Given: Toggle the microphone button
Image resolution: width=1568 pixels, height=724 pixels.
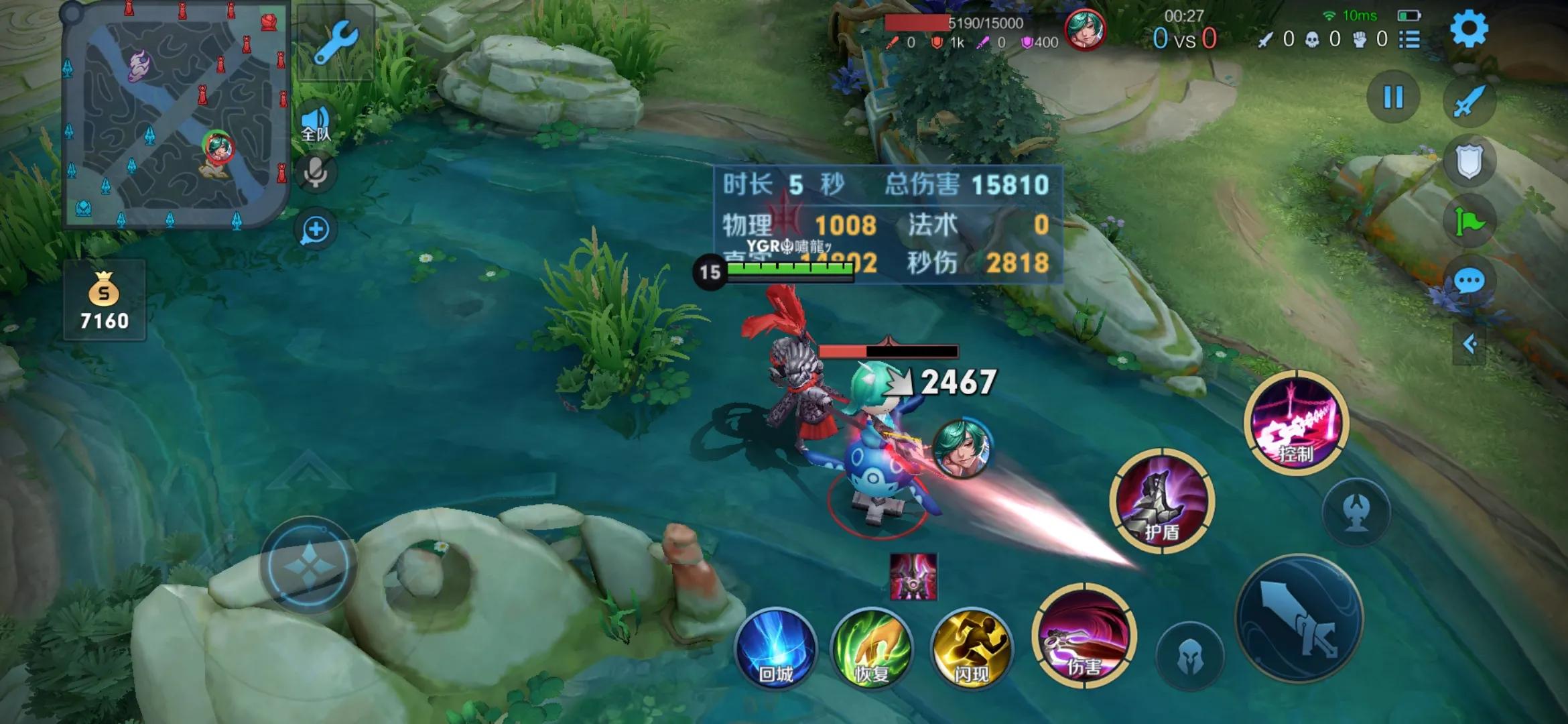Looking at the screenshot, I should (315, 172).
